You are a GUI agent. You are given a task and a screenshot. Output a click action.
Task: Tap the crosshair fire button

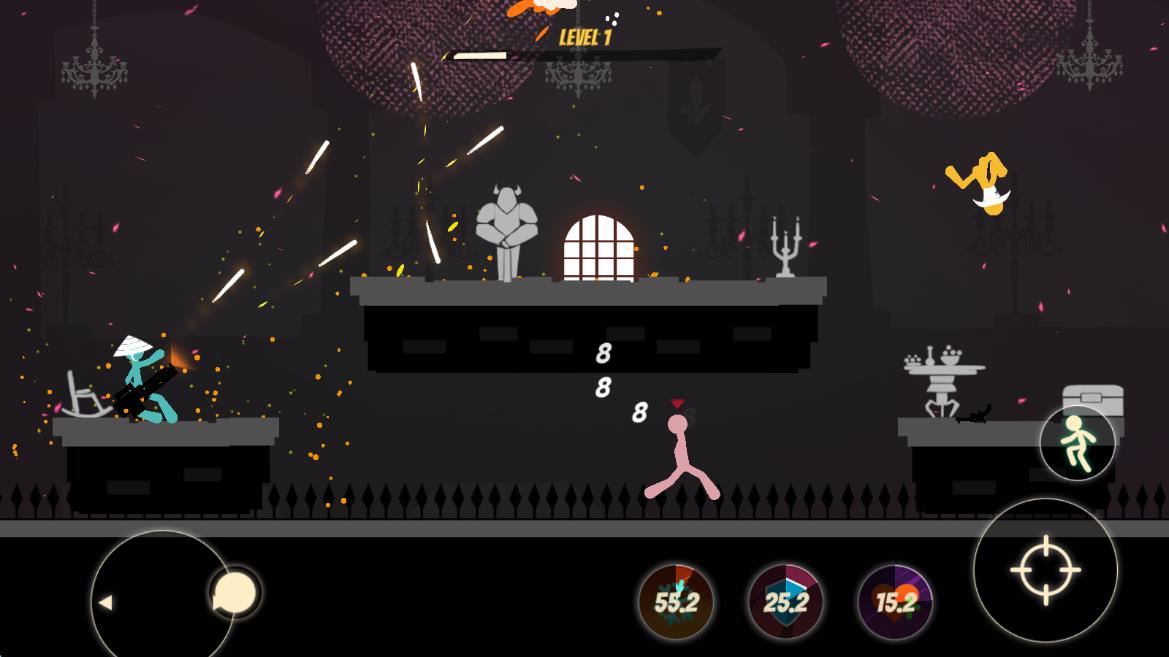1045,570
